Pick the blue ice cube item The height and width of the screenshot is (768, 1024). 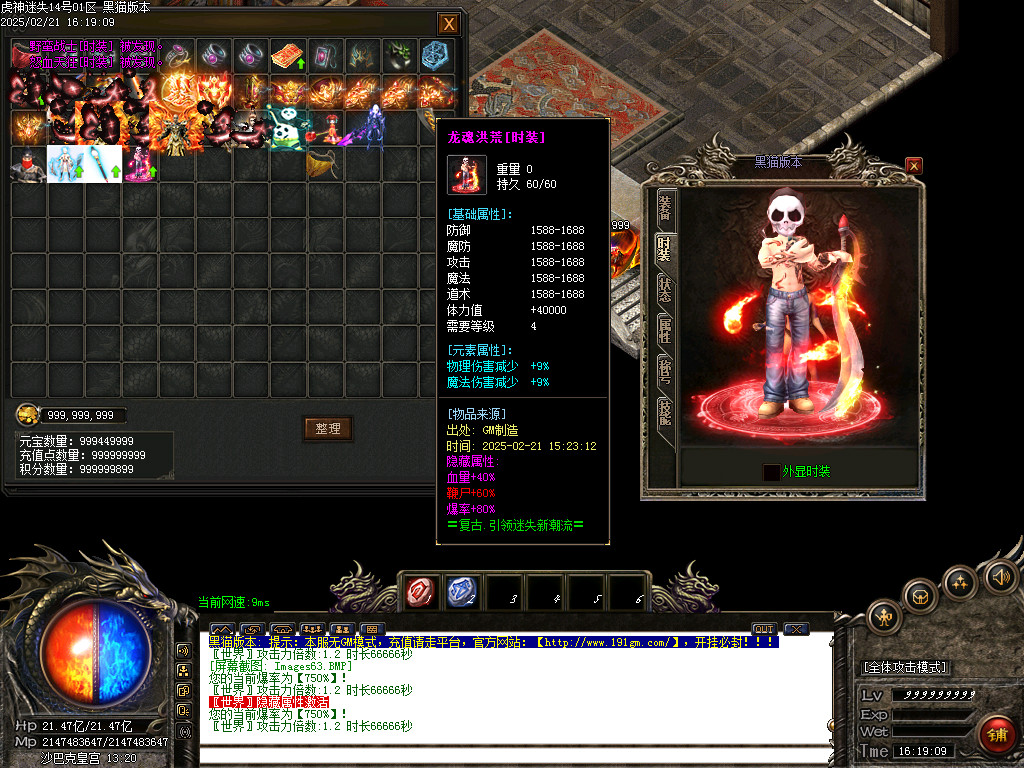pos(436,55)
